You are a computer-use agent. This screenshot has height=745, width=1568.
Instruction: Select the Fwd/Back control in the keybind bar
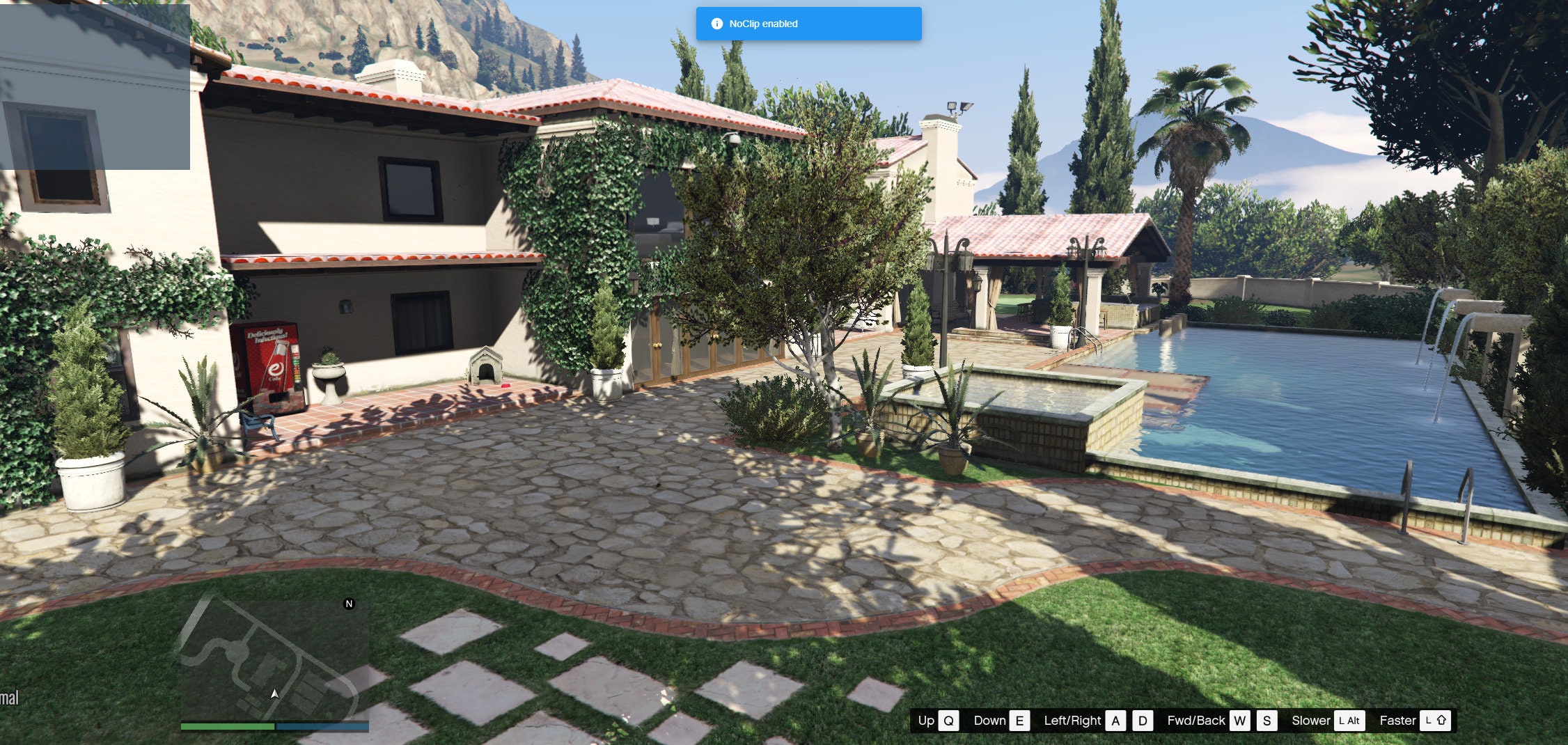tap(1196, 721)
